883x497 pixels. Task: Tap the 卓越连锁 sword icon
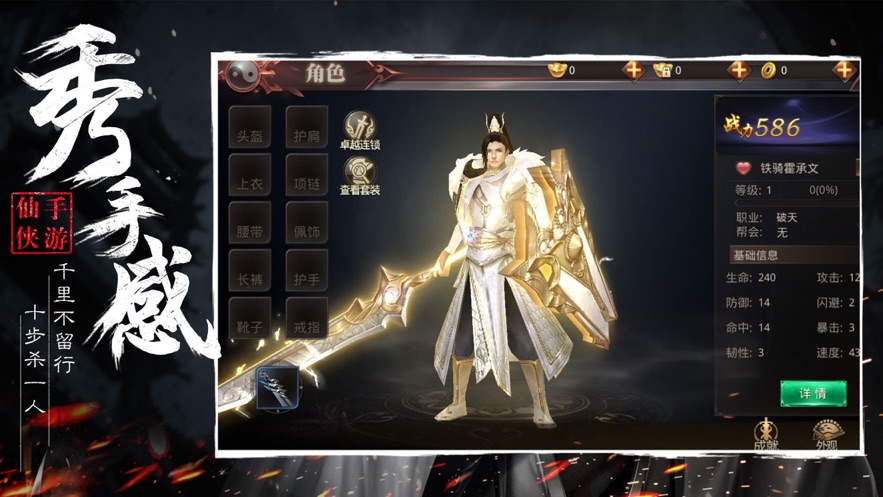point(360,130)
